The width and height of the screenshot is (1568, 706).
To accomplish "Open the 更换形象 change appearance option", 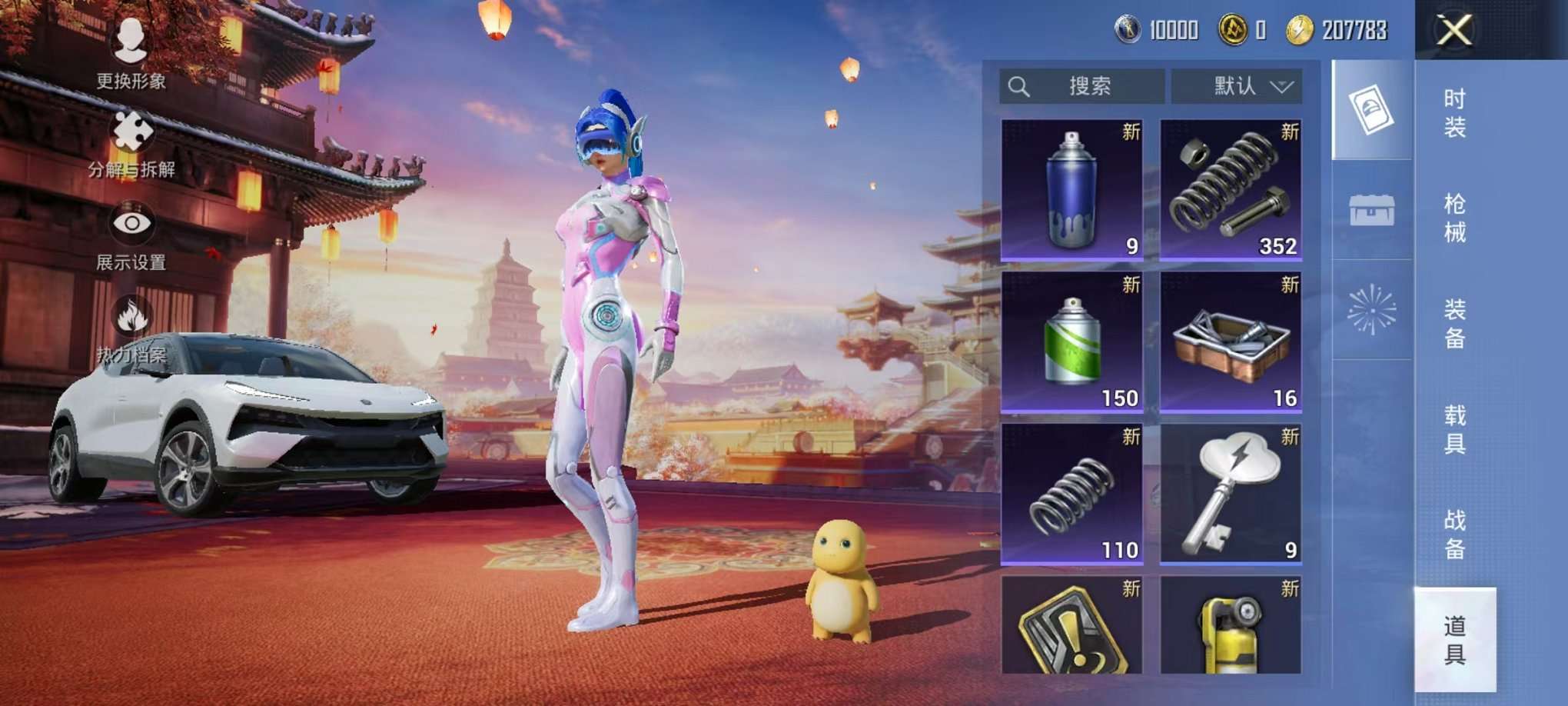I will pyautogui.click(x=131, y=52).
